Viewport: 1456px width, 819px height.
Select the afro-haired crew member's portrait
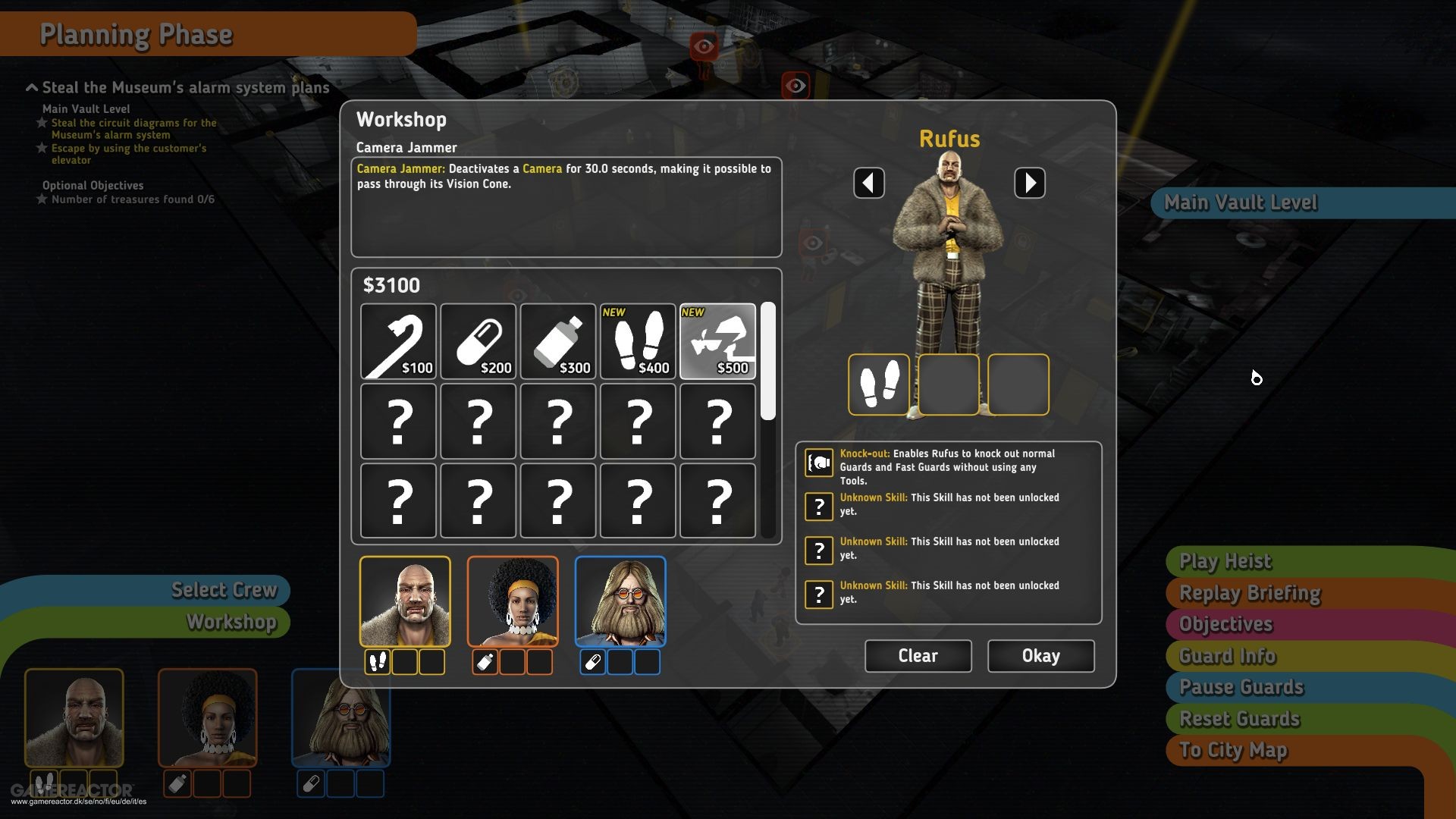[512, 601]
